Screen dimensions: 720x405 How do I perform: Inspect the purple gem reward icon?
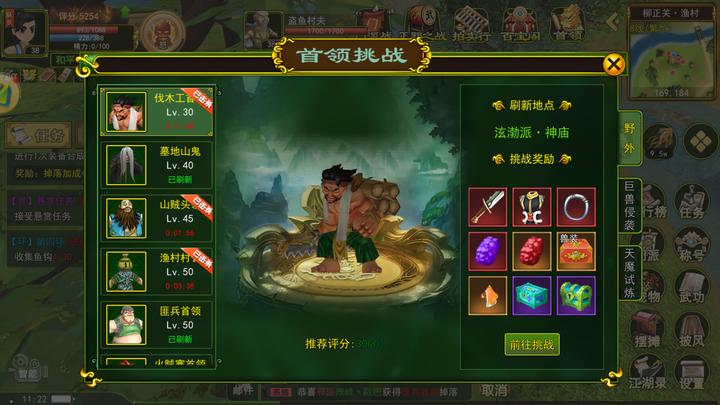tap(487, 250)
